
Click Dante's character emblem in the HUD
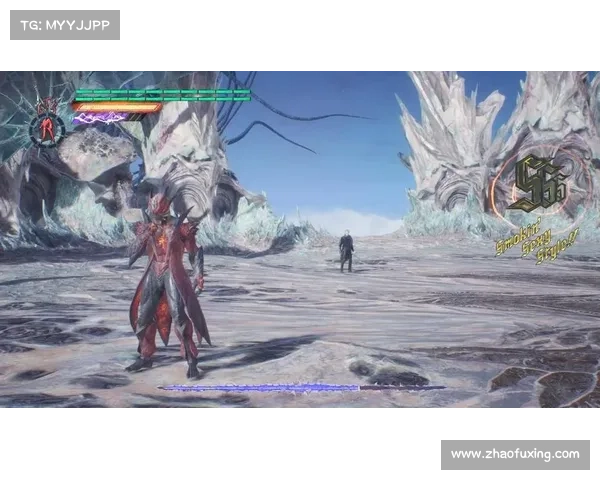click(x=46, y=123)
